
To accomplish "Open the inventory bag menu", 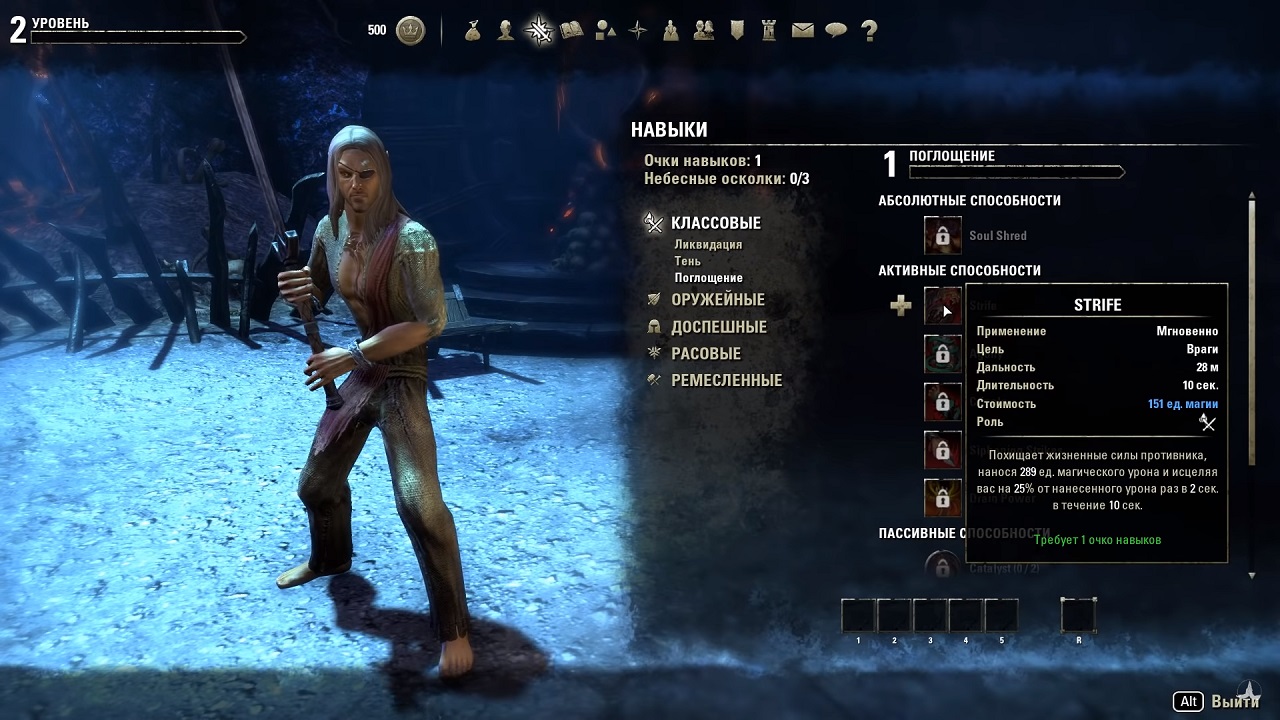I will (x=473, y=31).
